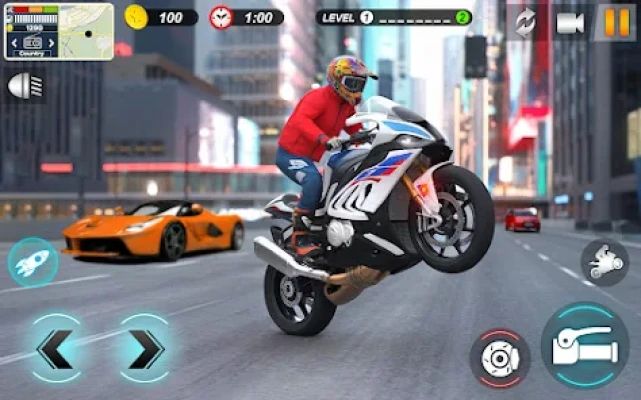Switch camera view with the video camera icon

click(570, 22)
